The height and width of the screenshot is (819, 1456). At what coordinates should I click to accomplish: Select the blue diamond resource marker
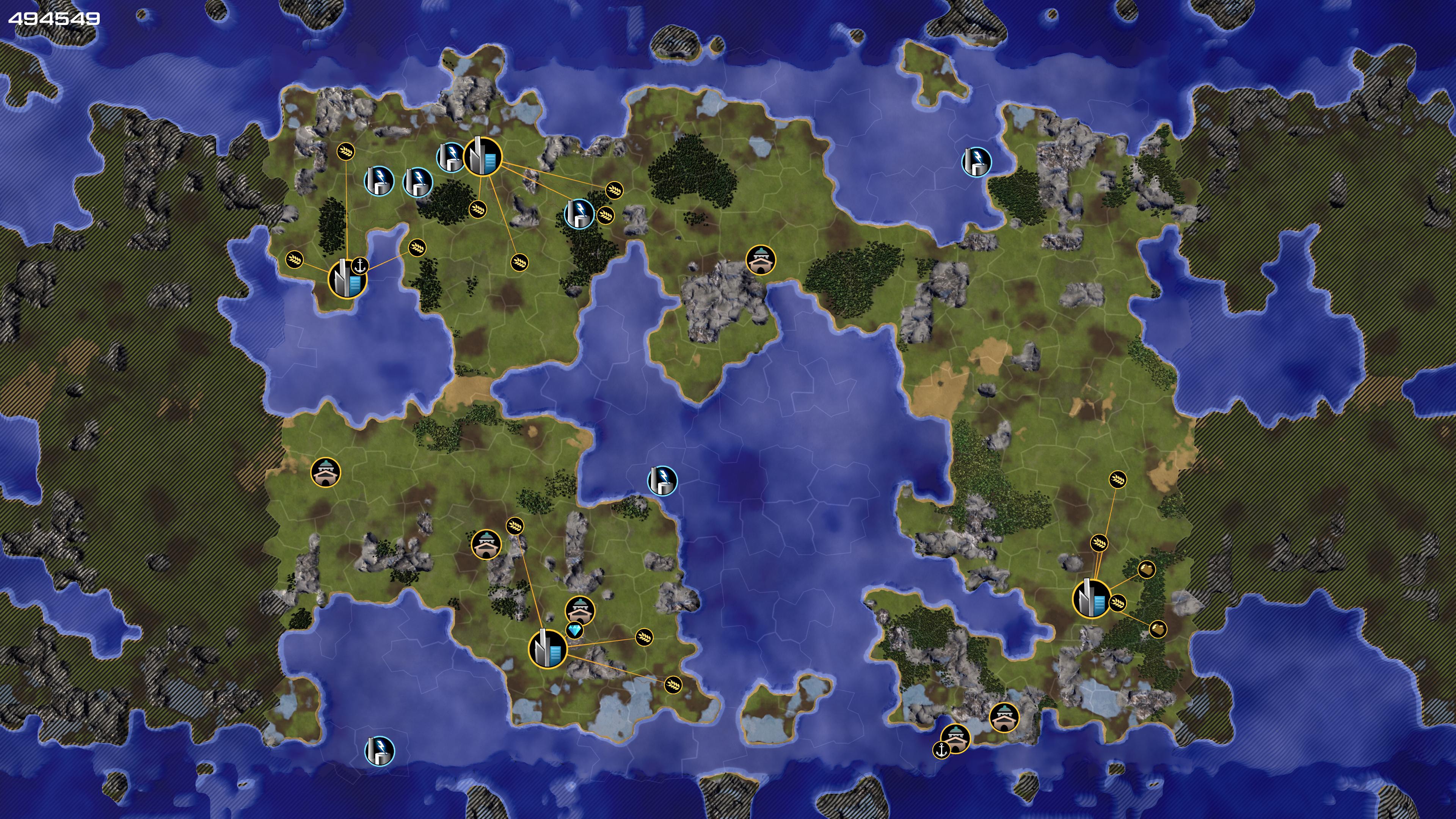[574, 630]
